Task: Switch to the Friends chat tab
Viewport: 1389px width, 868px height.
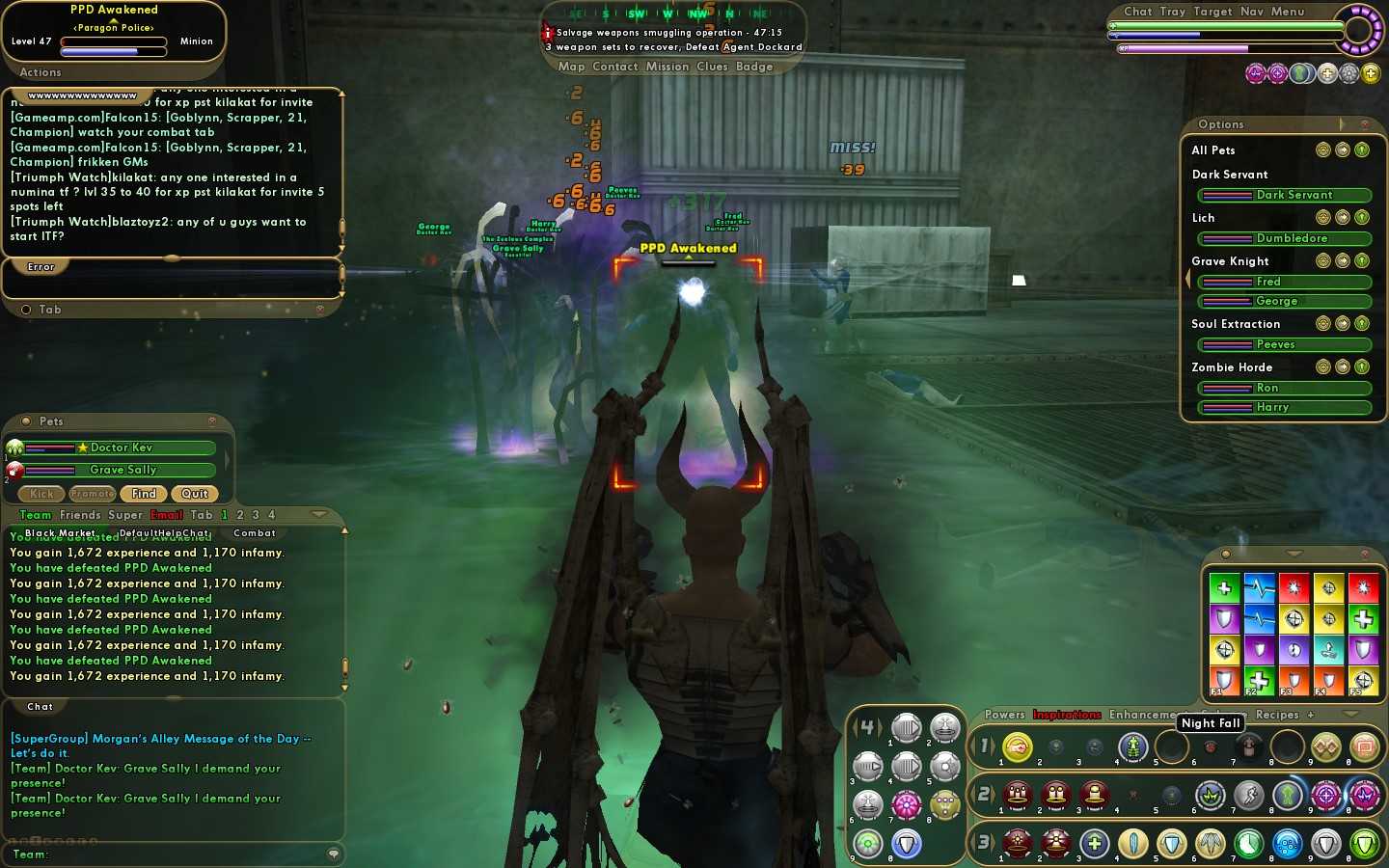Action: [80, 515]
